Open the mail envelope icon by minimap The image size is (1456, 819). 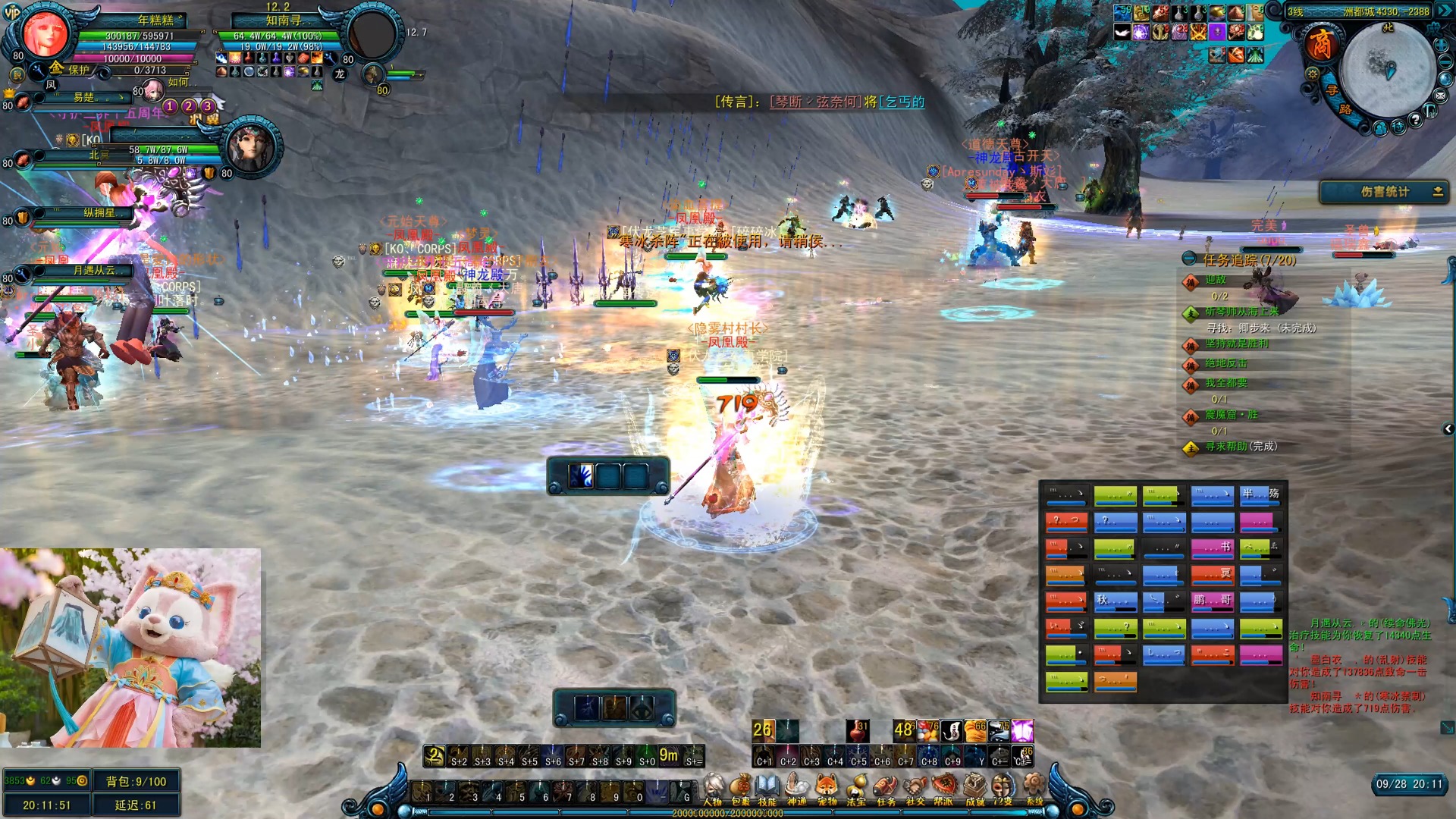coord(1440,96)
